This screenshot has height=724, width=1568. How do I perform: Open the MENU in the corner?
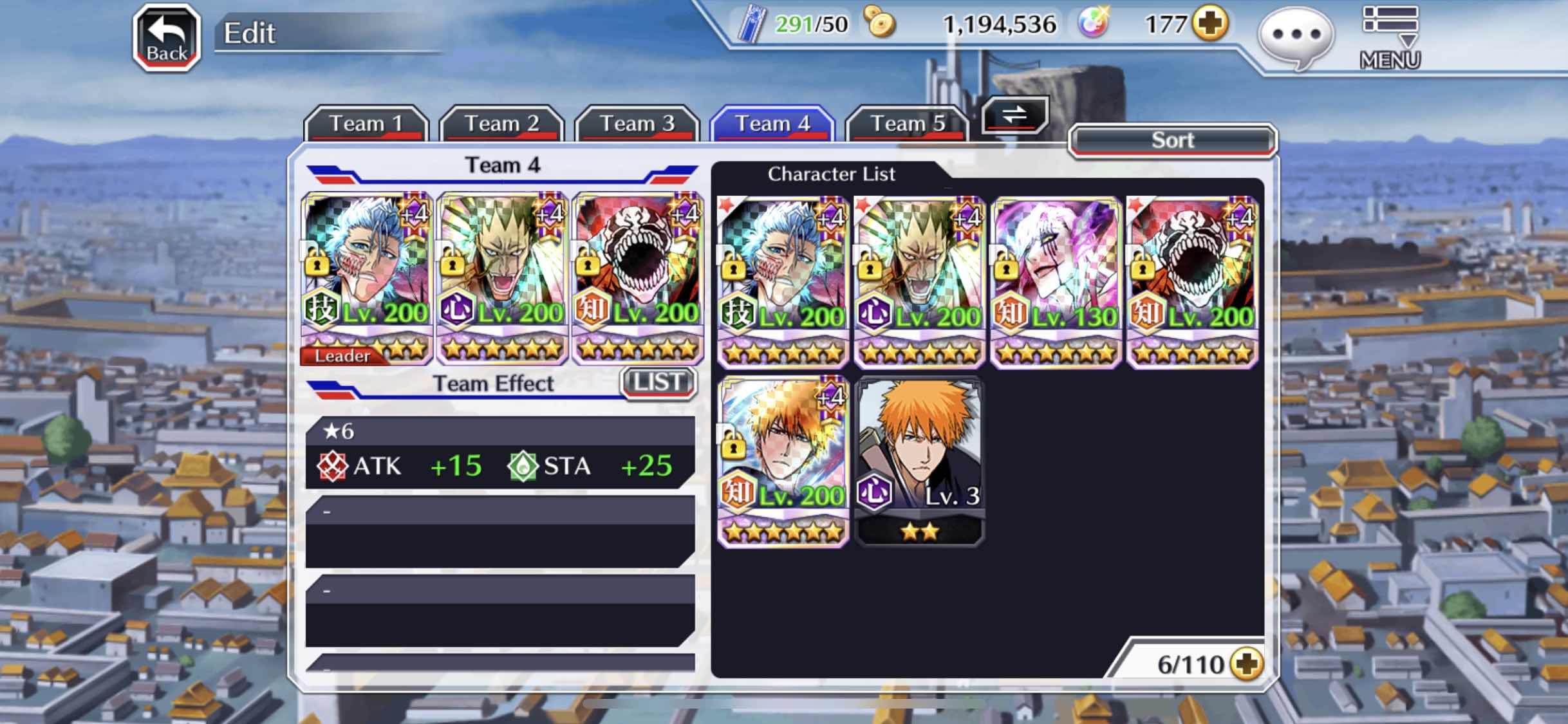1390,37
